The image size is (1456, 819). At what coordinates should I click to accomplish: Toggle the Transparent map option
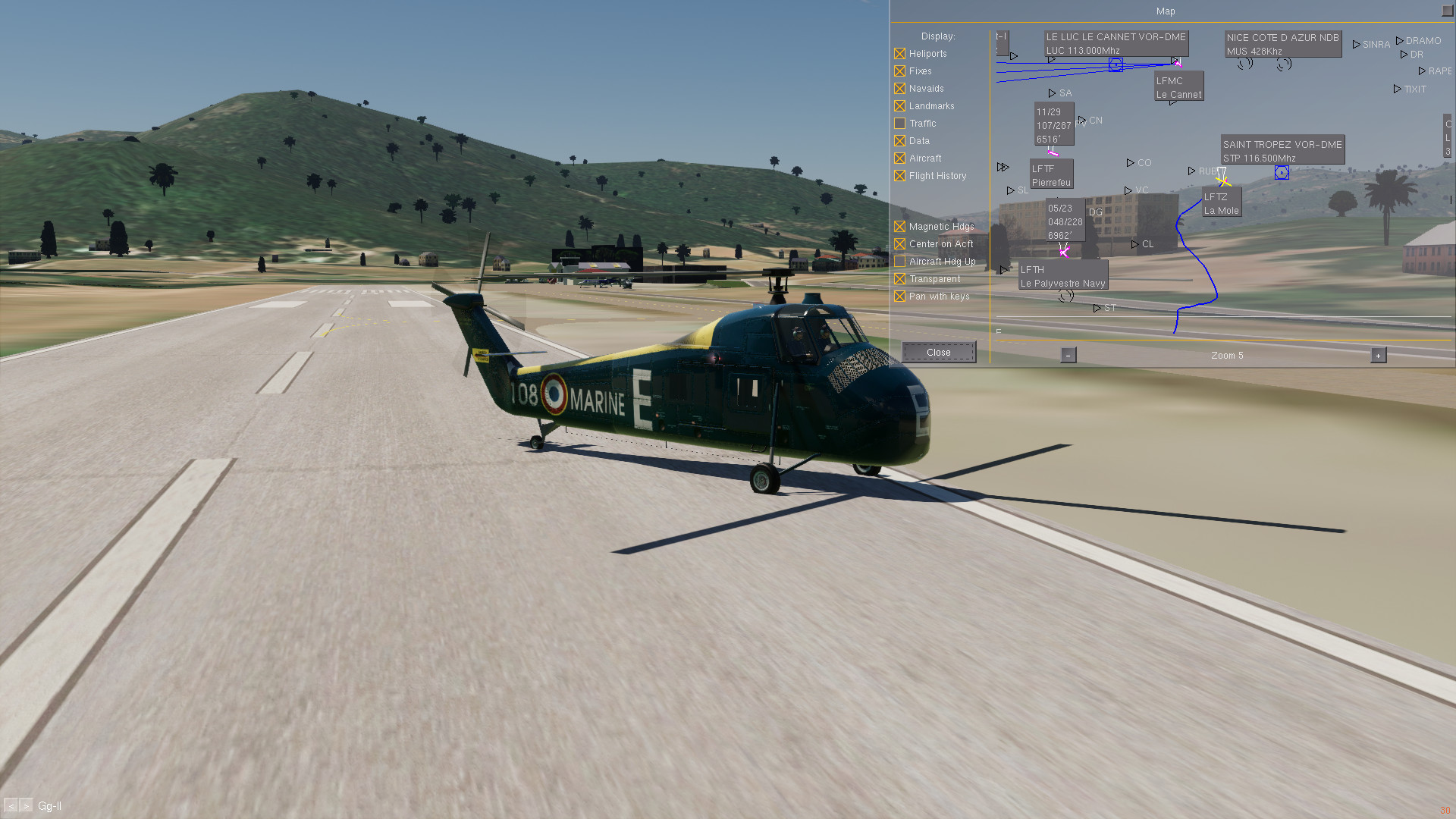tap(899, 279)
